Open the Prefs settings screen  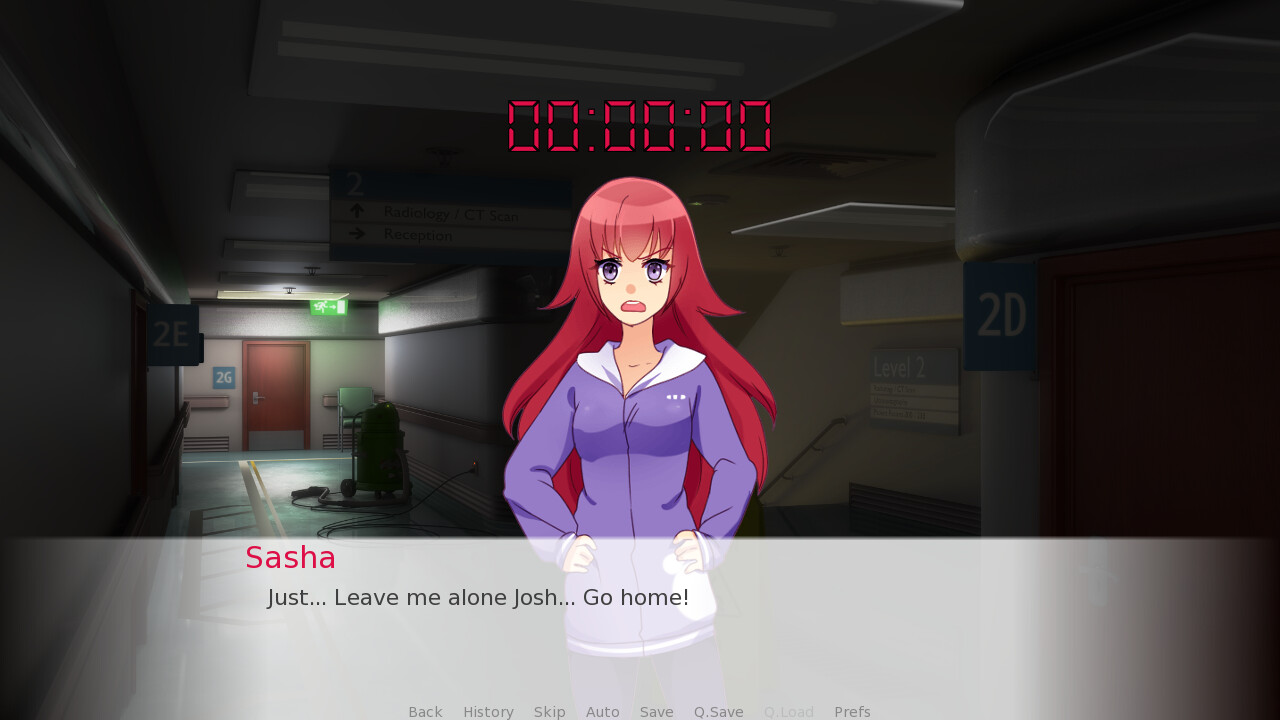click(x=851, y=711)
